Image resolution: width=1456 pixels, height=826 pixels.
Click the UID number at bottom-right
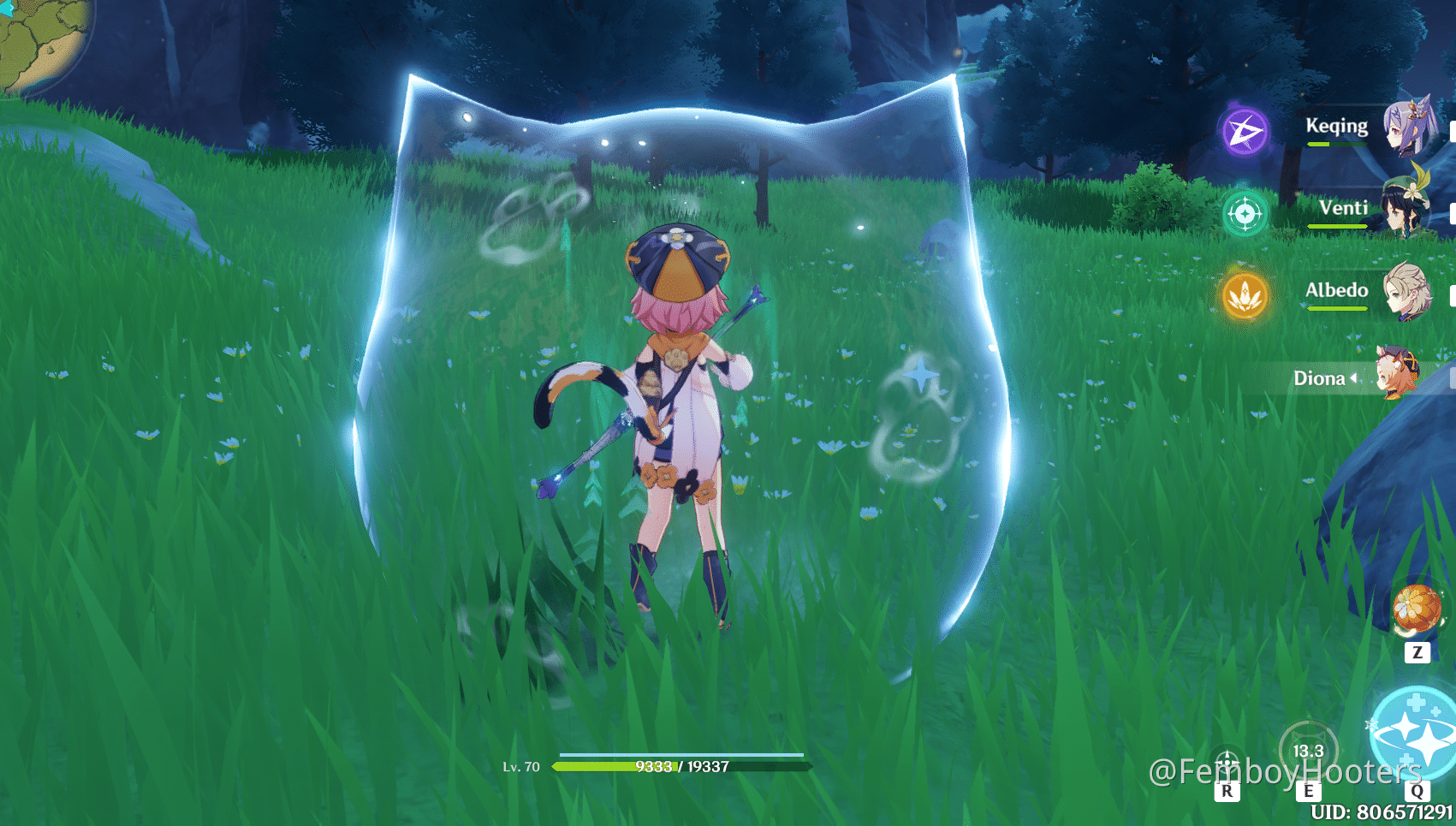tap(1381, 810)
